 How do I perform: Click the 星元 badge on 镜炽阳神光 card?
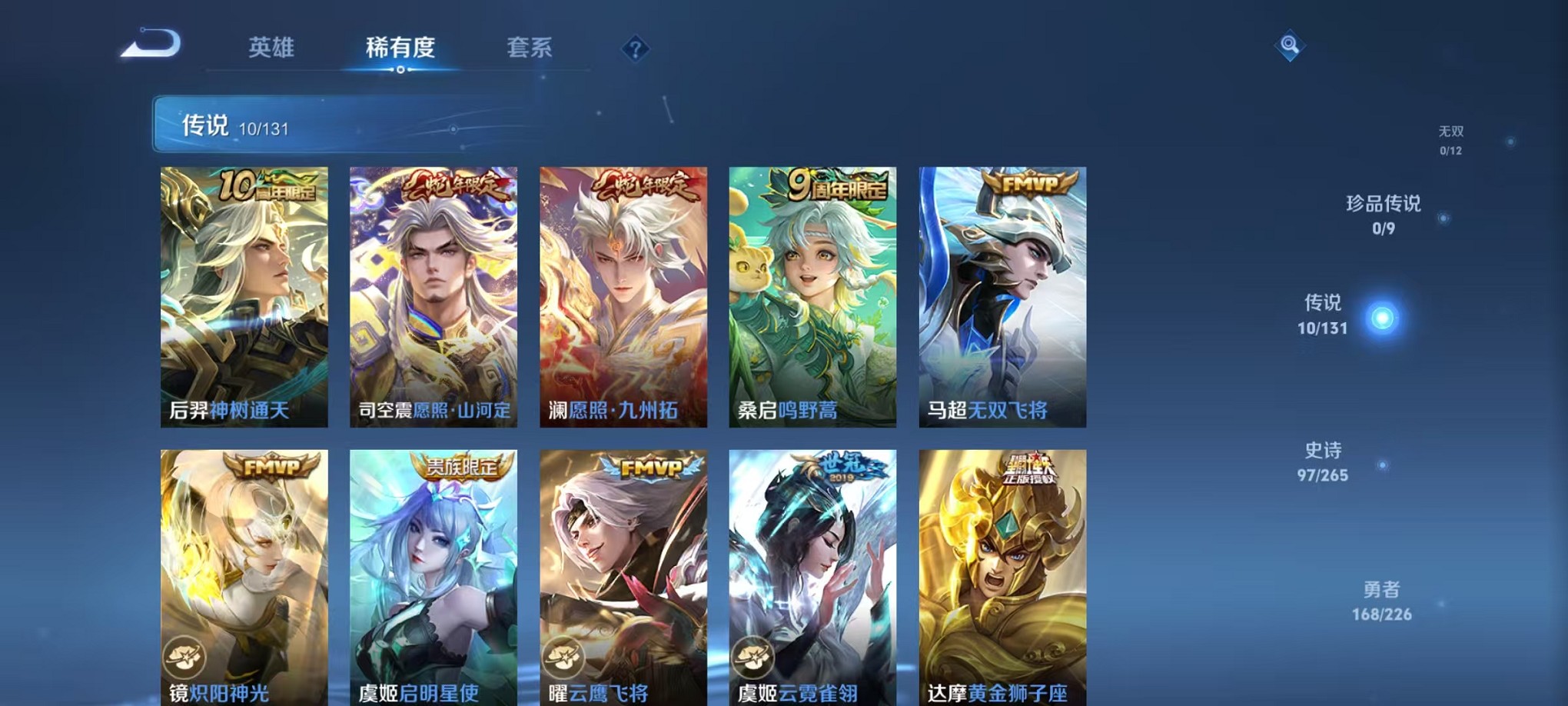click(x=184, y=654)
